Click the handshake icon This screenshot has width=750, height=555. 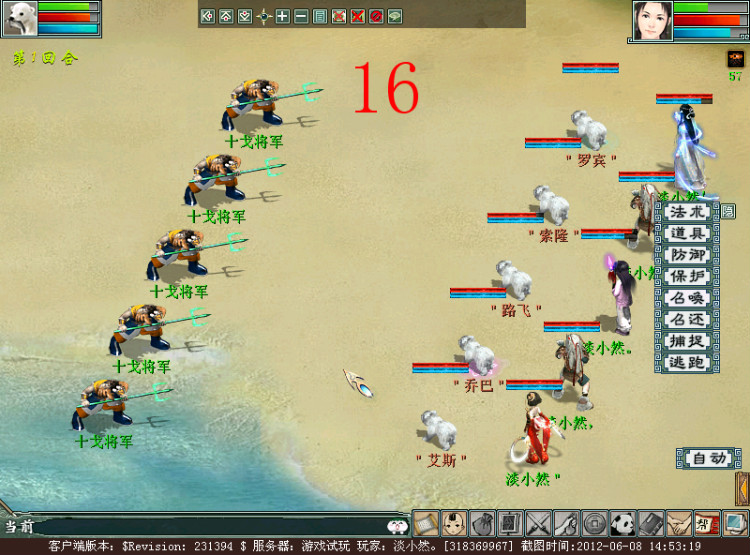coord(679,523)
